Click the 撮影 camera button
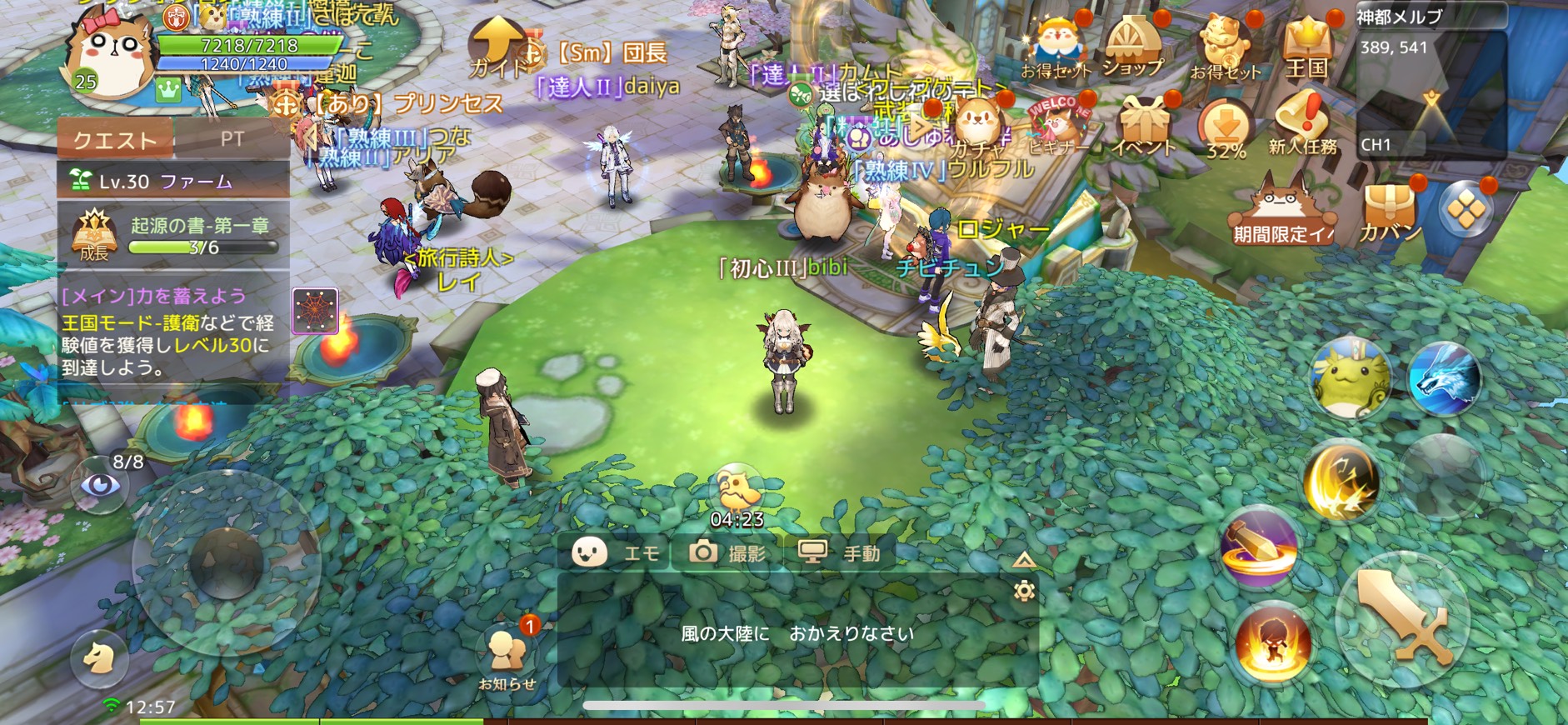 tap(727, 552)
